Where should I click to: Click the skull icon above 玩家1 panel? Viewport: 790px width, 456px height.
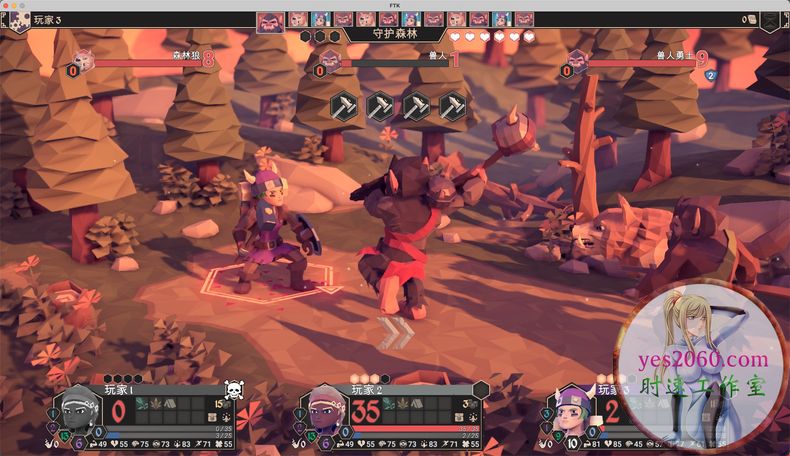coord(234,388)
